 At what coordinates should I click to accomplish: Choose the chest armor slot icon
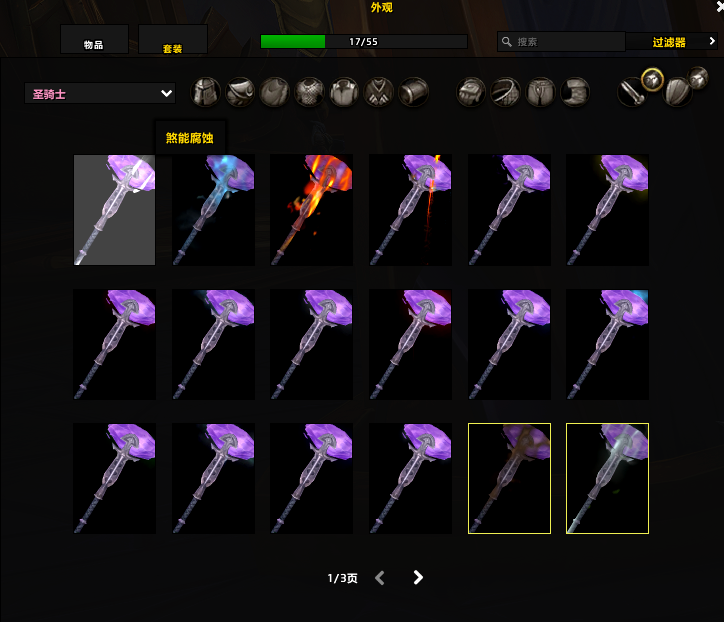309,93
